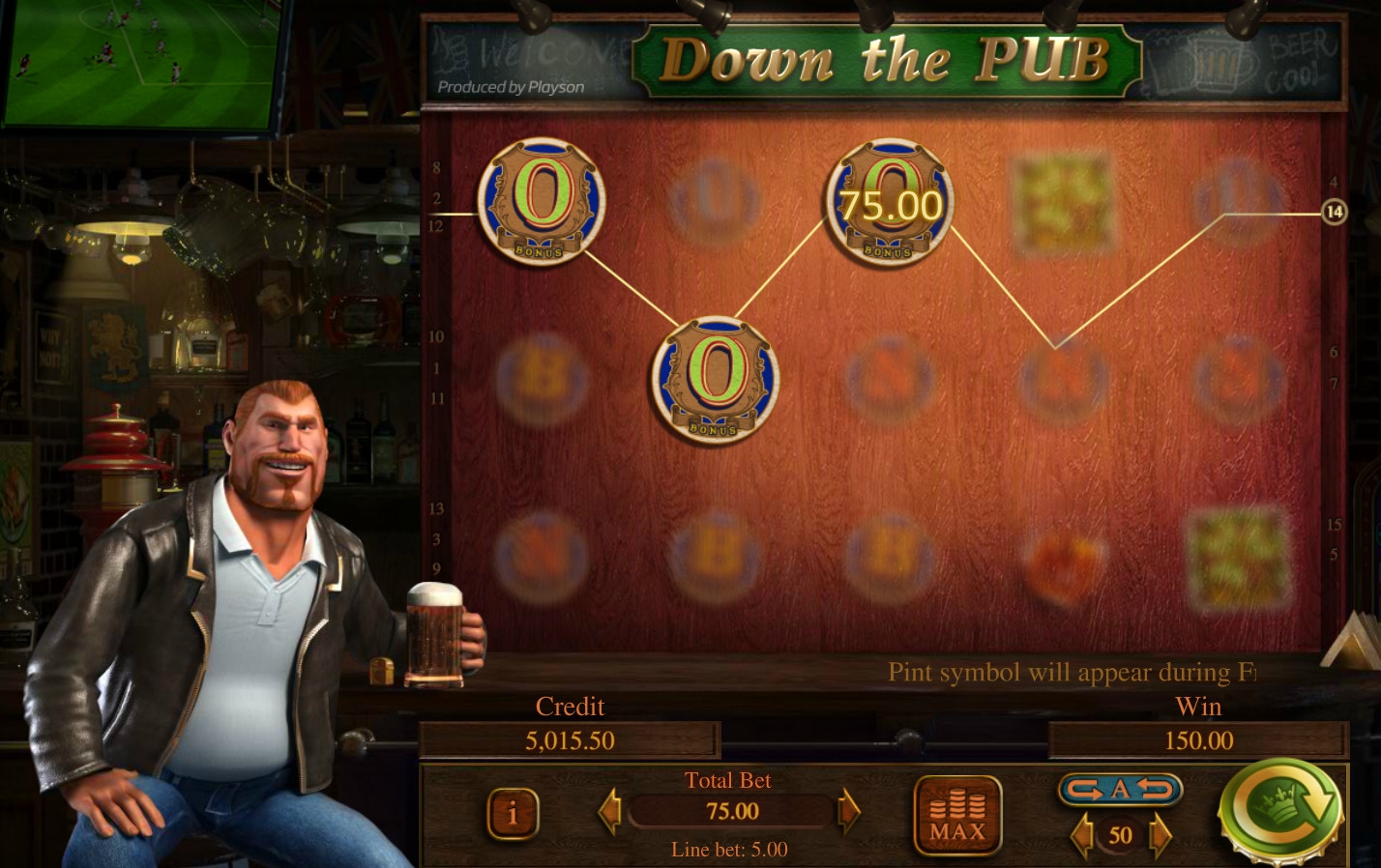Raise the autoplay spin count above 50
This screenshot has height=868, width=1381.
click(1159, 834)
